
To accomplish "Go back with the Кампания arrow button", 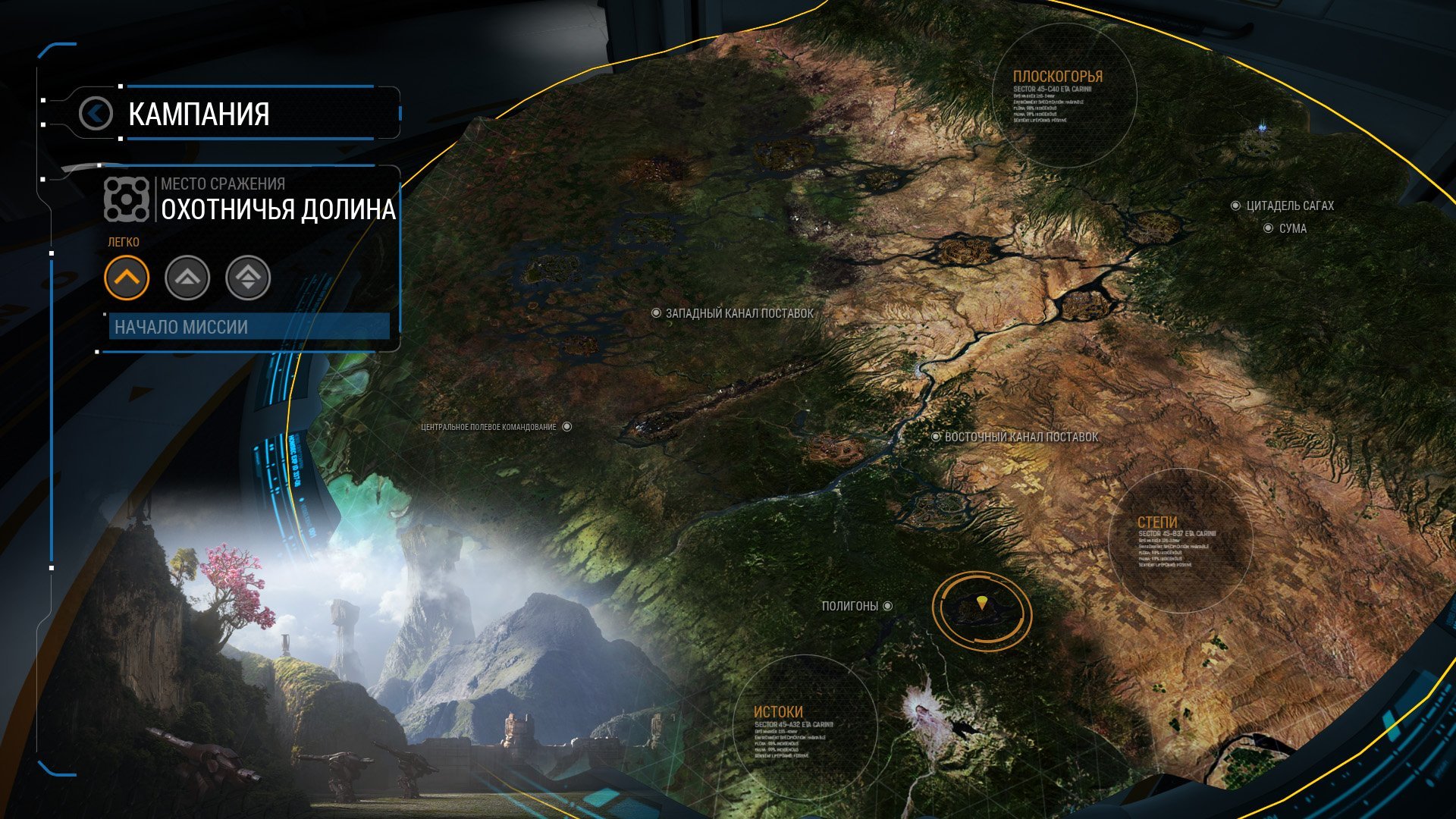I will click(96, 114).
